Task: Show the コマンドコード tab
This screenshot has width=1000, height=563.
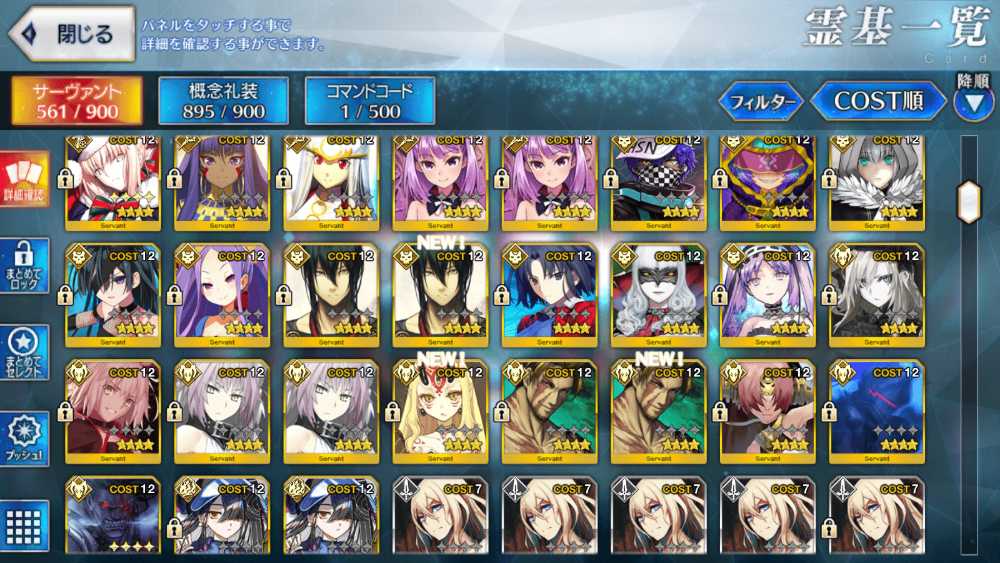Action: 370,100
